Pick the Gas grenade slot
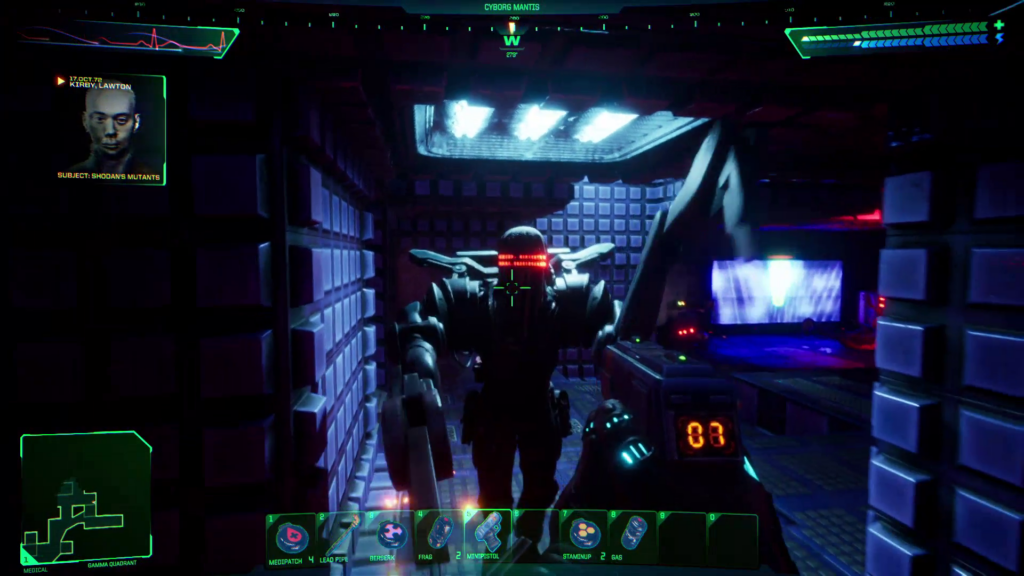The height and width of the screenshot is (576, 1024). (x=633, y=536)
